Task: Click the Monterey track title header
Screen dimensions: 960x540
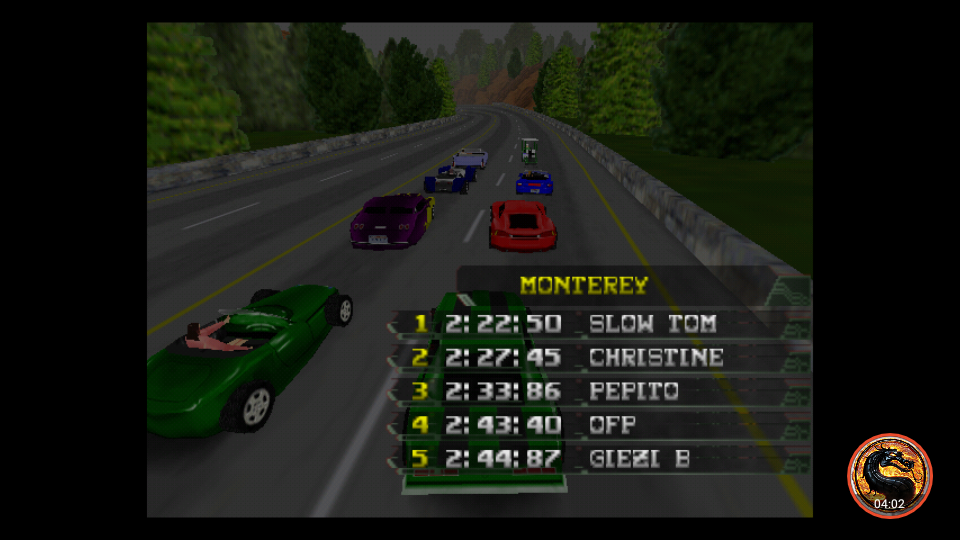Action: pyautogui.click(x=584, y=286)
